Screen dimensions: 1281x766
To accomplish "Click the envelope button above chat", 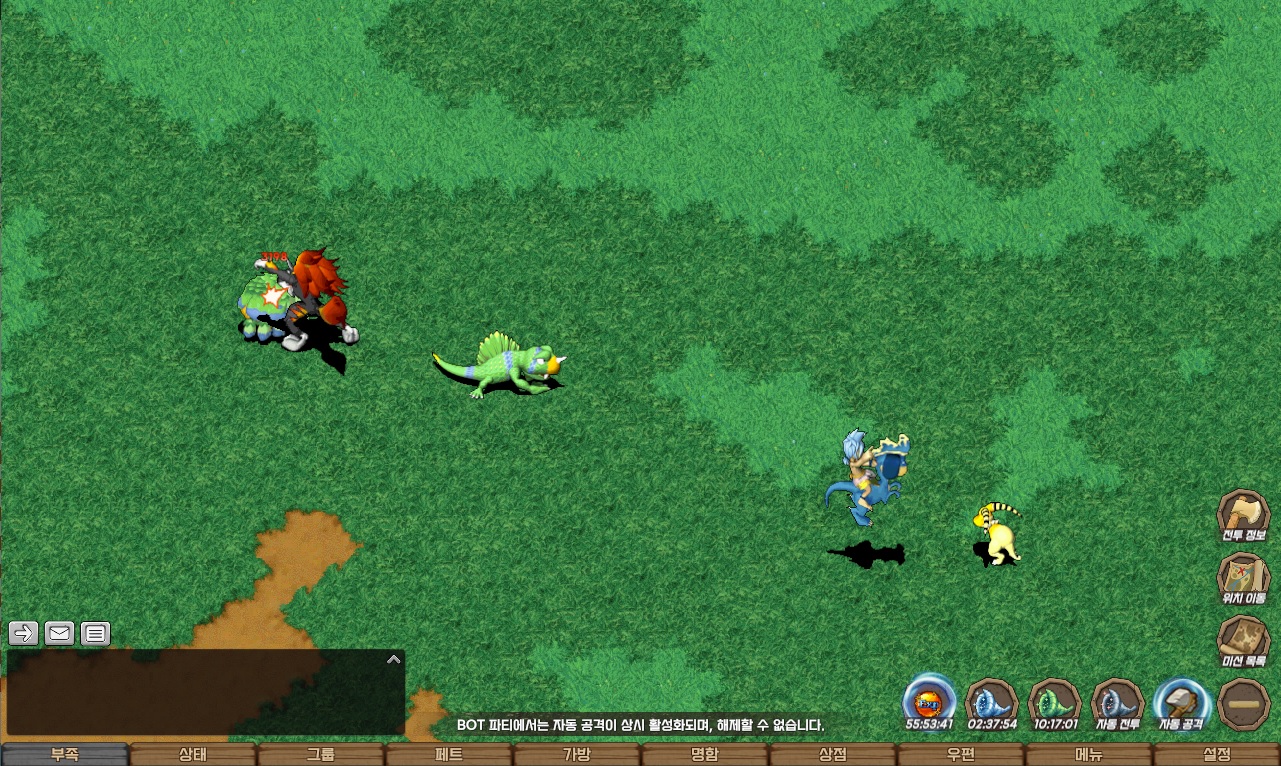I will [59, 633].
